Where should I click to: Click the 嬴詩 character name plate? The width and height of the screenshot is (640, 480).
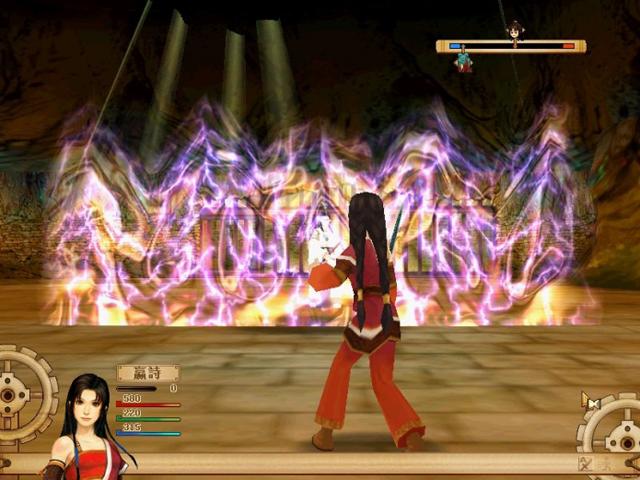pyautogui.click(x=147, y=373)
